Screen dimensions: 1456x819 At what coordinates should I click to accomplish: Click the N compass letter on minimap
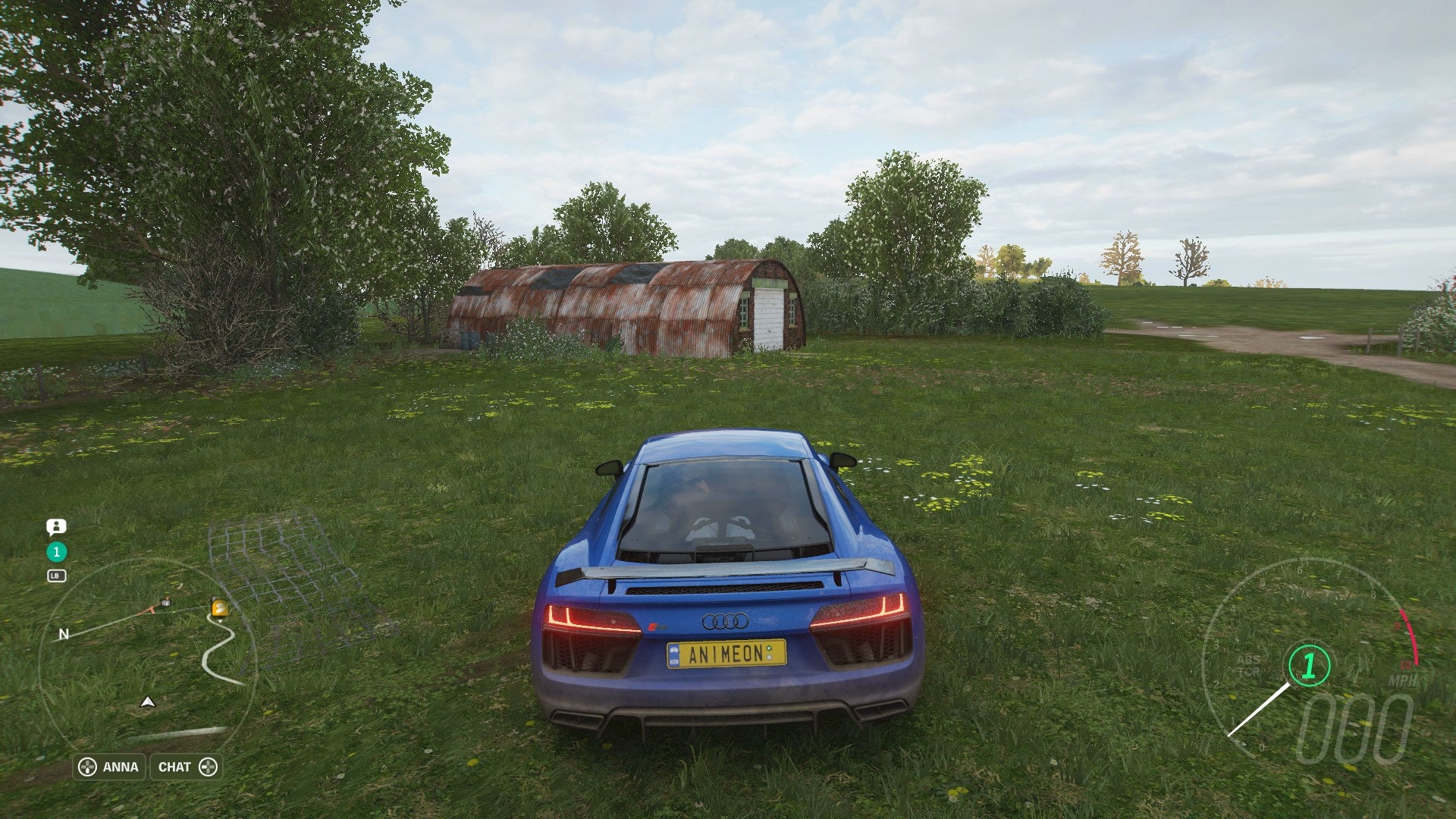coord(64,634)
